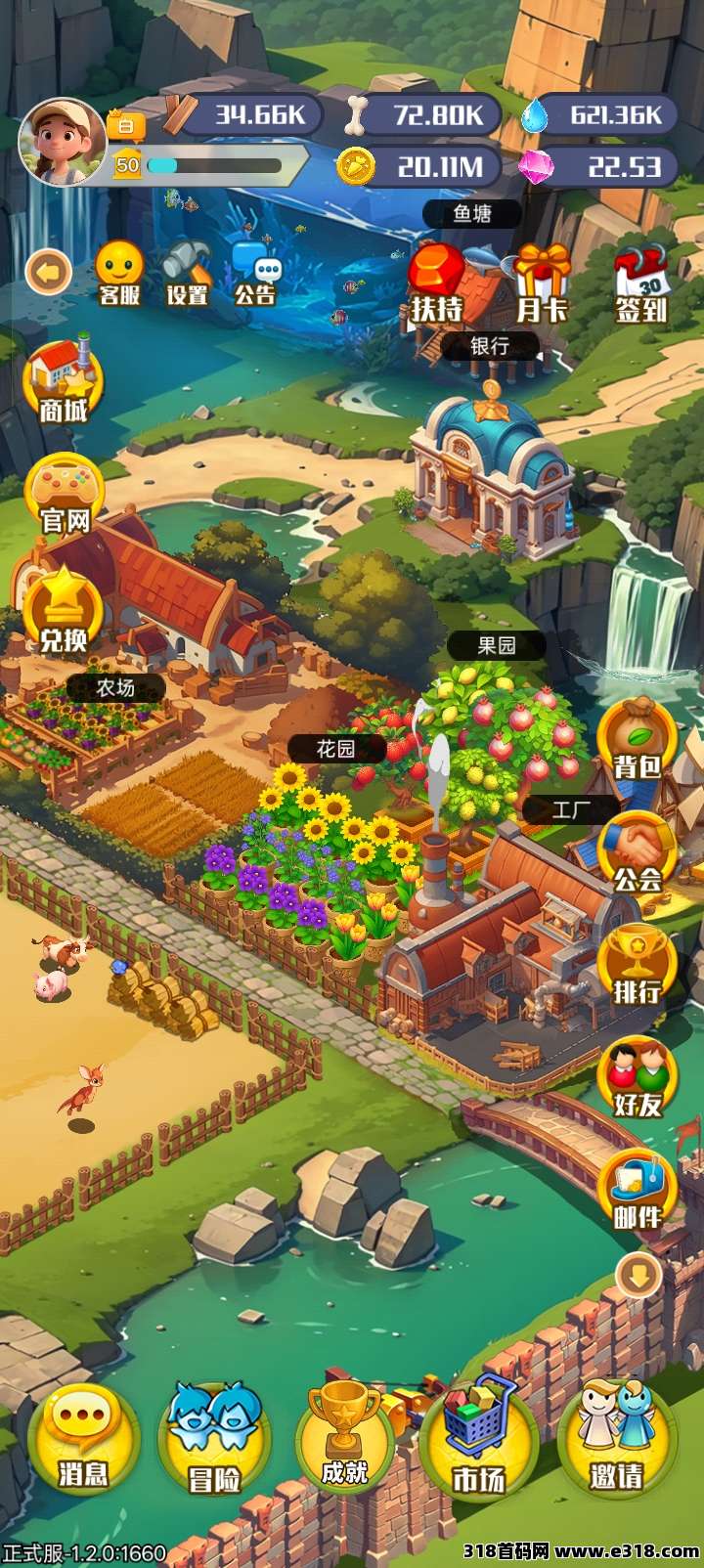Viewport: 704px width, 1568px height.
Task: Open 消息 messages
Action: (x=82, y=1439)
